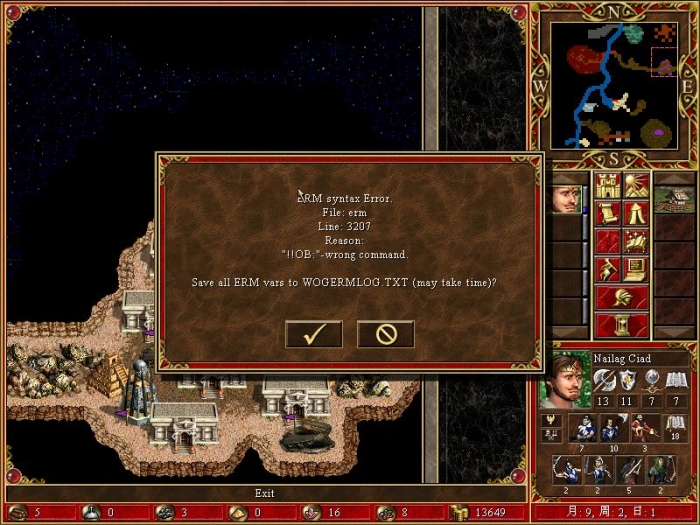Select the hero portrait in the hero list

(566, 198)
